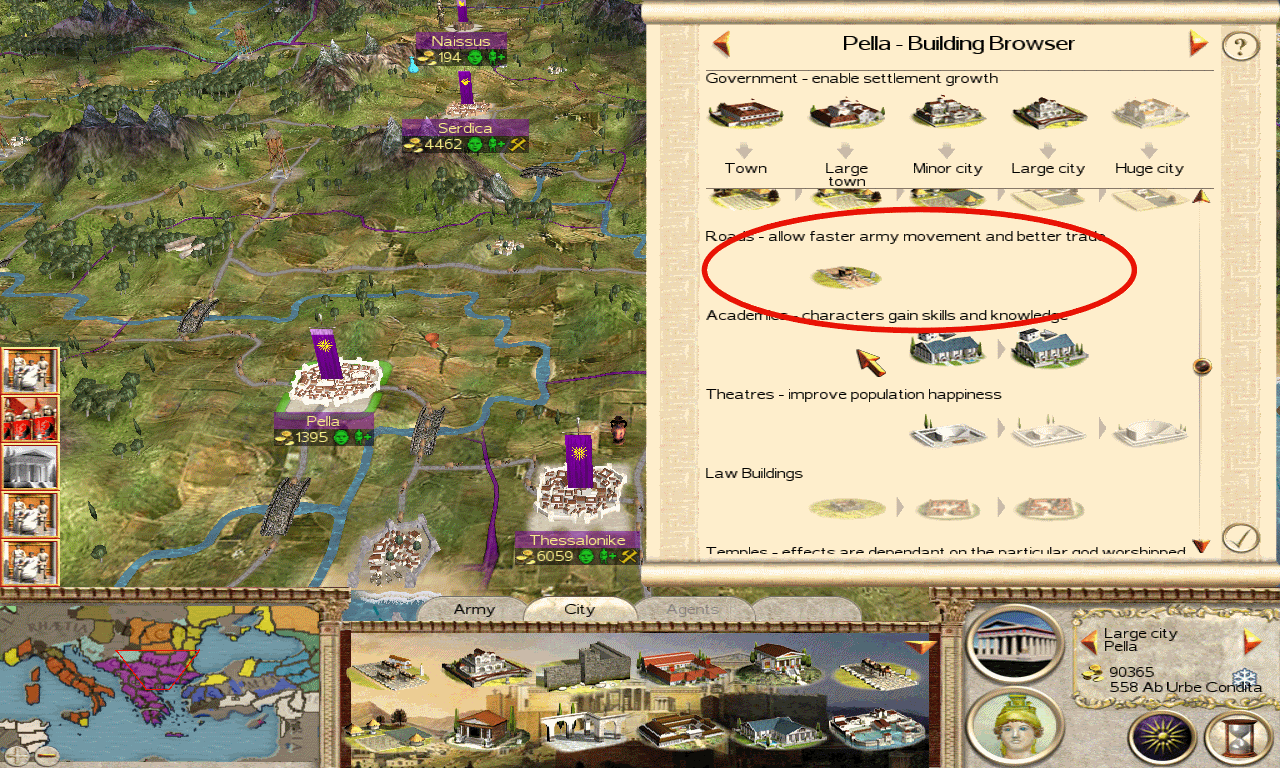Click the Building Browser scroll-down arrow
Screen dimensions: 1280x768
1202,546
